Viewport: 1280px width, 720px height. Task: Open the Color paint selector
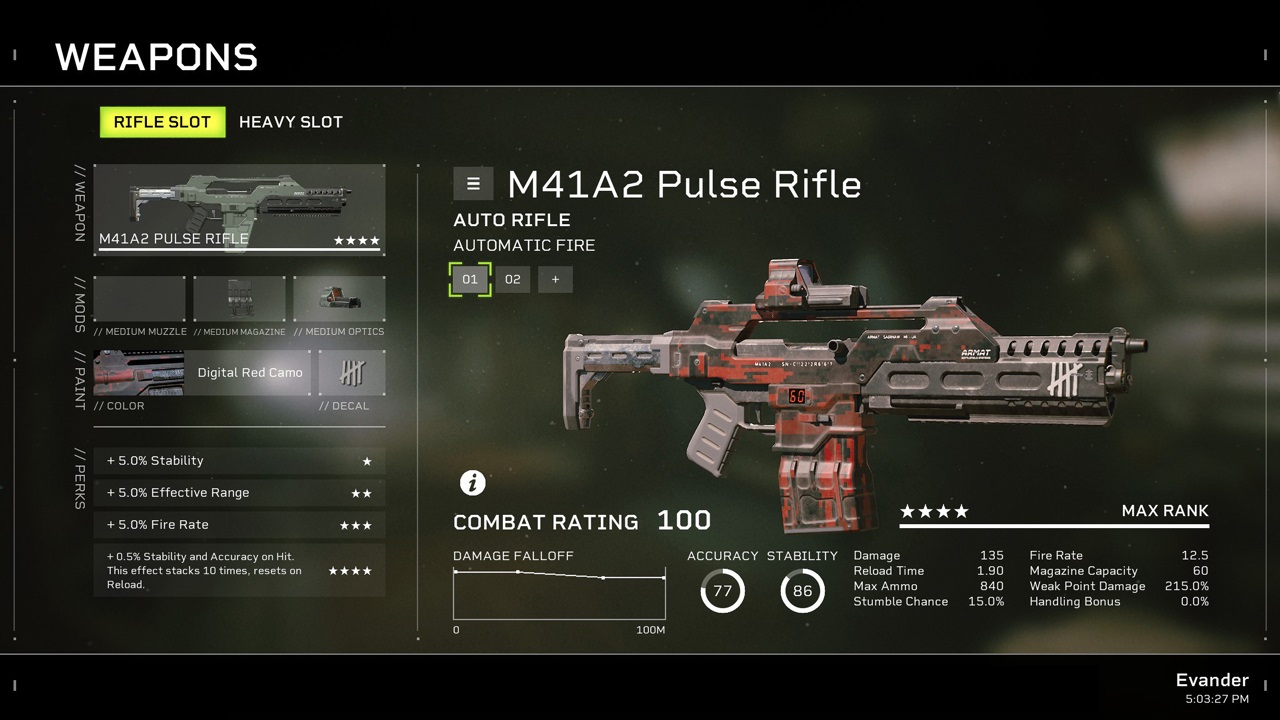pos(138,372)
